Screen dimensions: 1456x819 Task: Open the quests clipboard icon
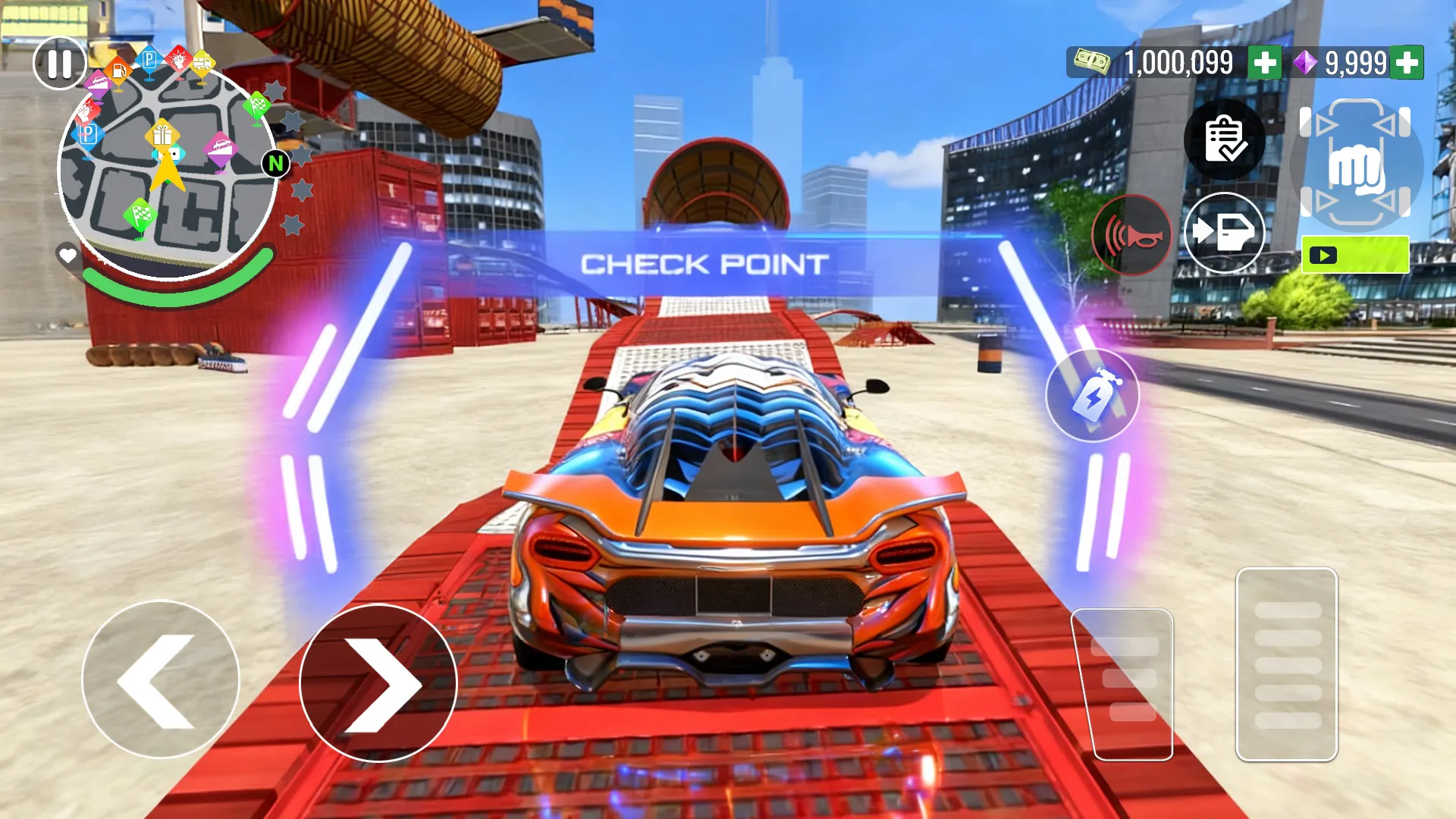(1224, 139)
